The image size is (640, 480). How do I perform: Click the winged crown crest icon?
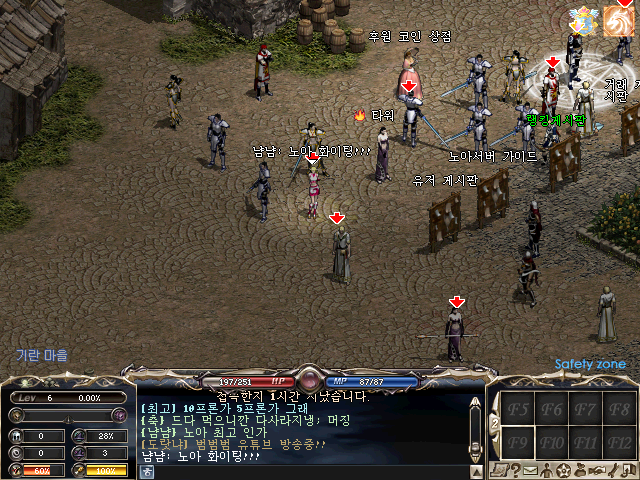click(580, 20)
